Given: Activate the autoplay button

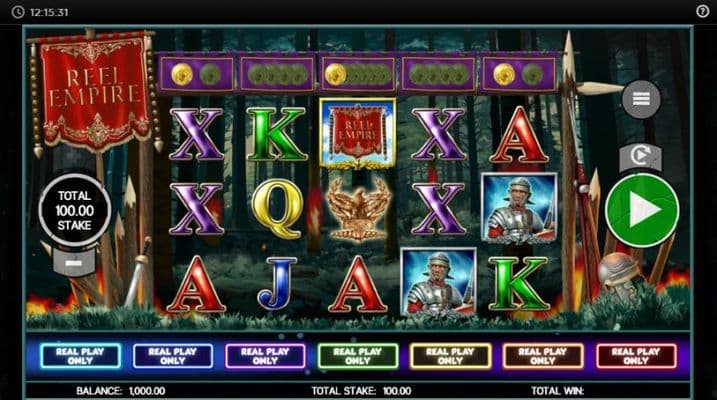Looking at the screenshot, I should (x=640, y=156).
